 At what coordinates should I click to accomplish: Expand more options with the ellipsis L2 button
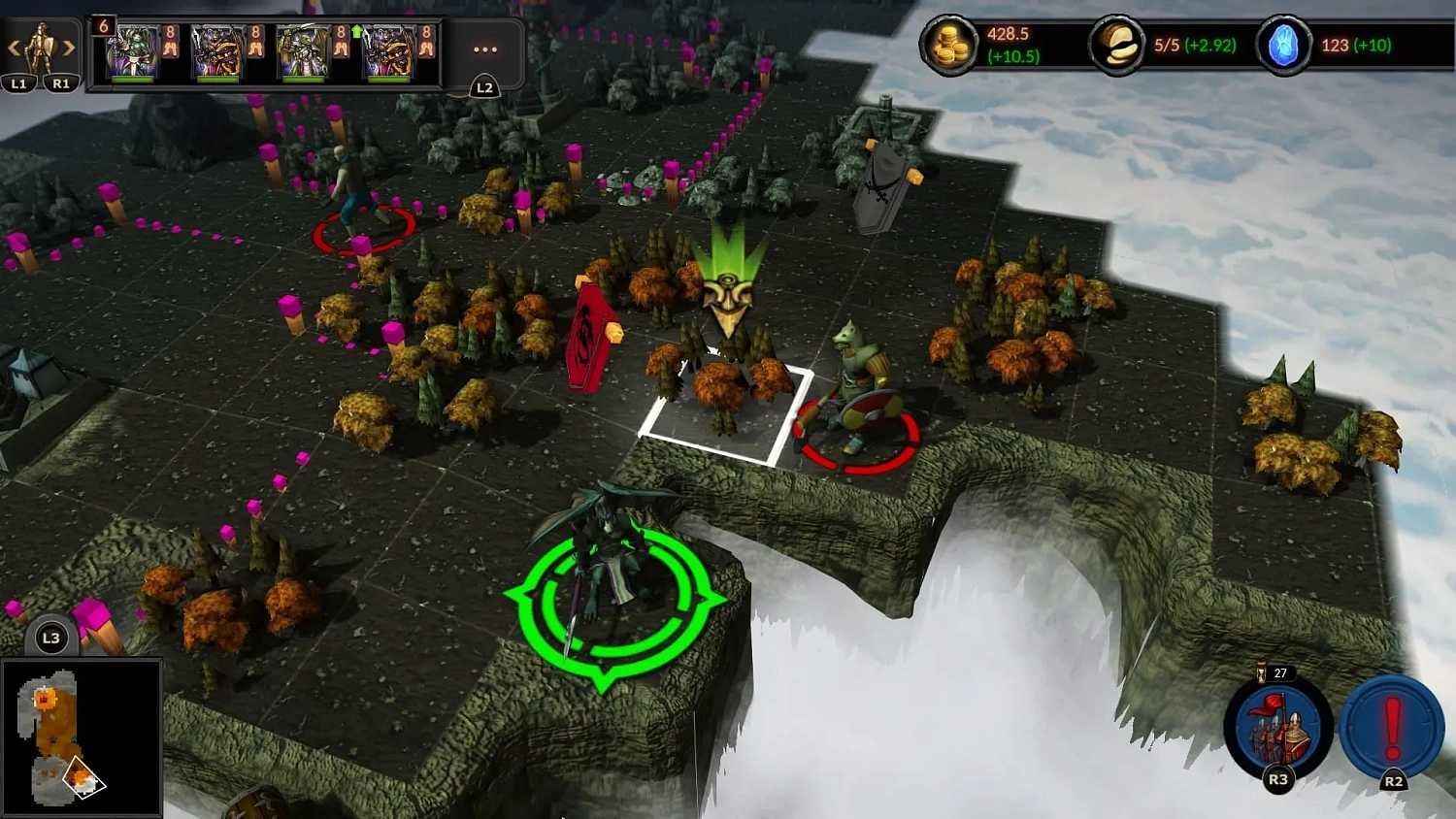click(483, 51)
